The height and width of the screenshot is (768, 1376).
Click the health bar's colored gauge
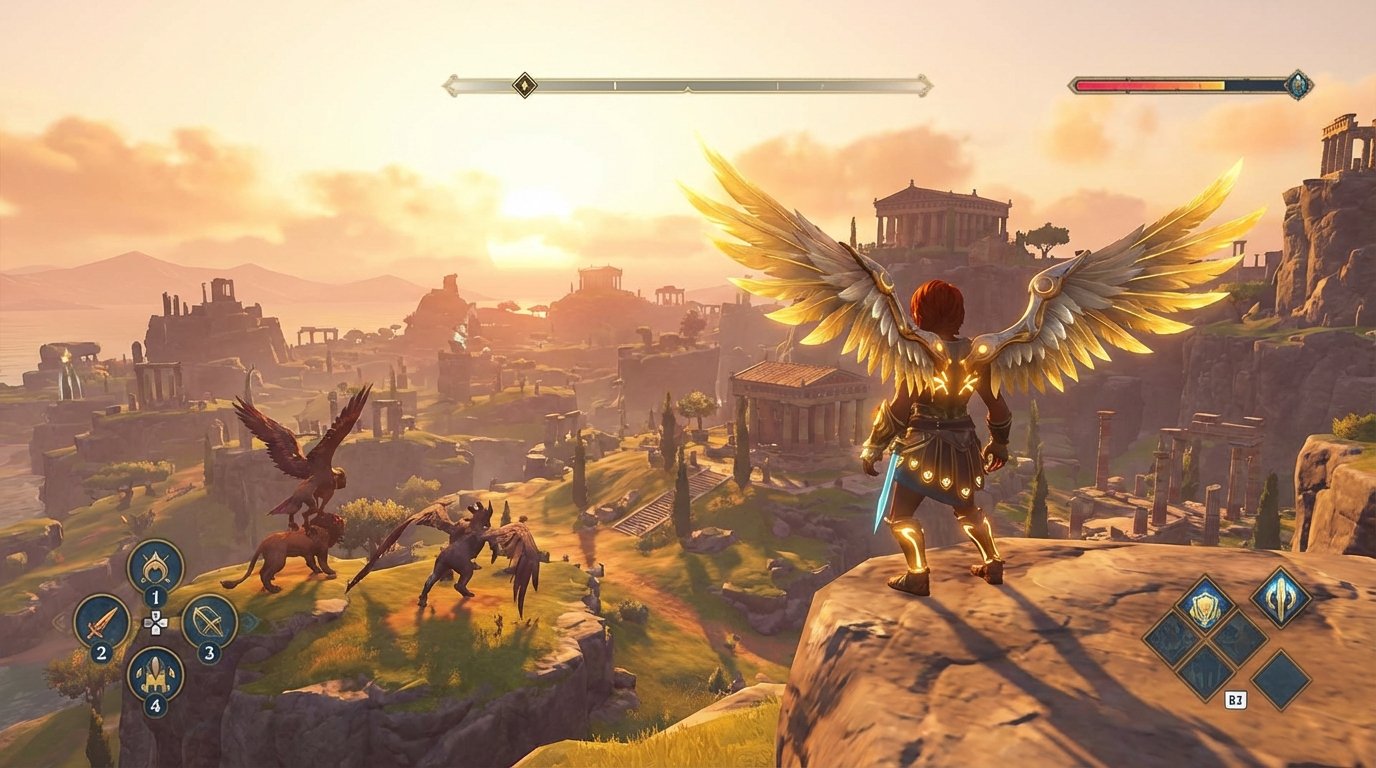click(x=1150, y=85)
